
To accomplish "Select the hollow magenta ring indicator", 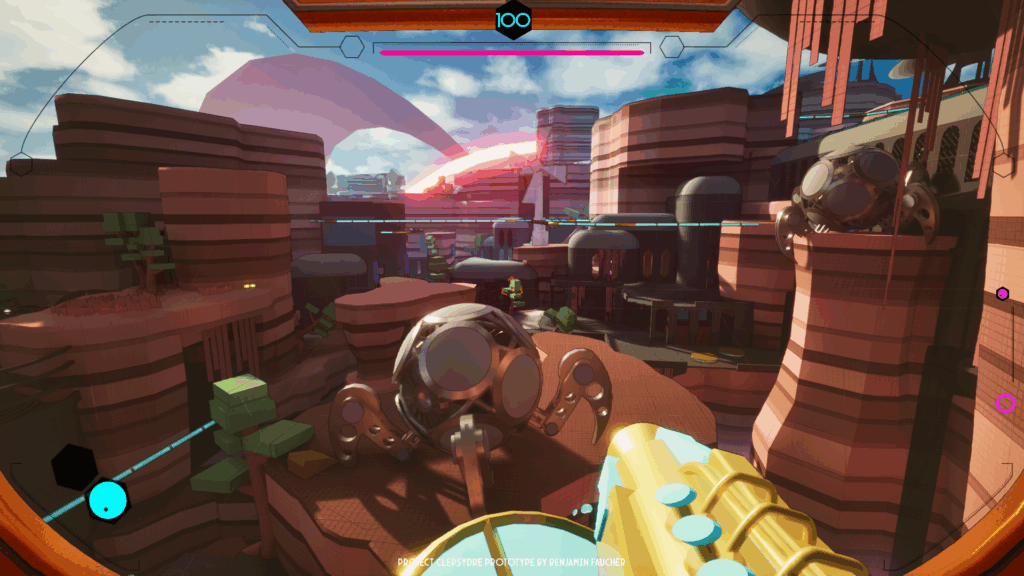I will coord(1005,403).
